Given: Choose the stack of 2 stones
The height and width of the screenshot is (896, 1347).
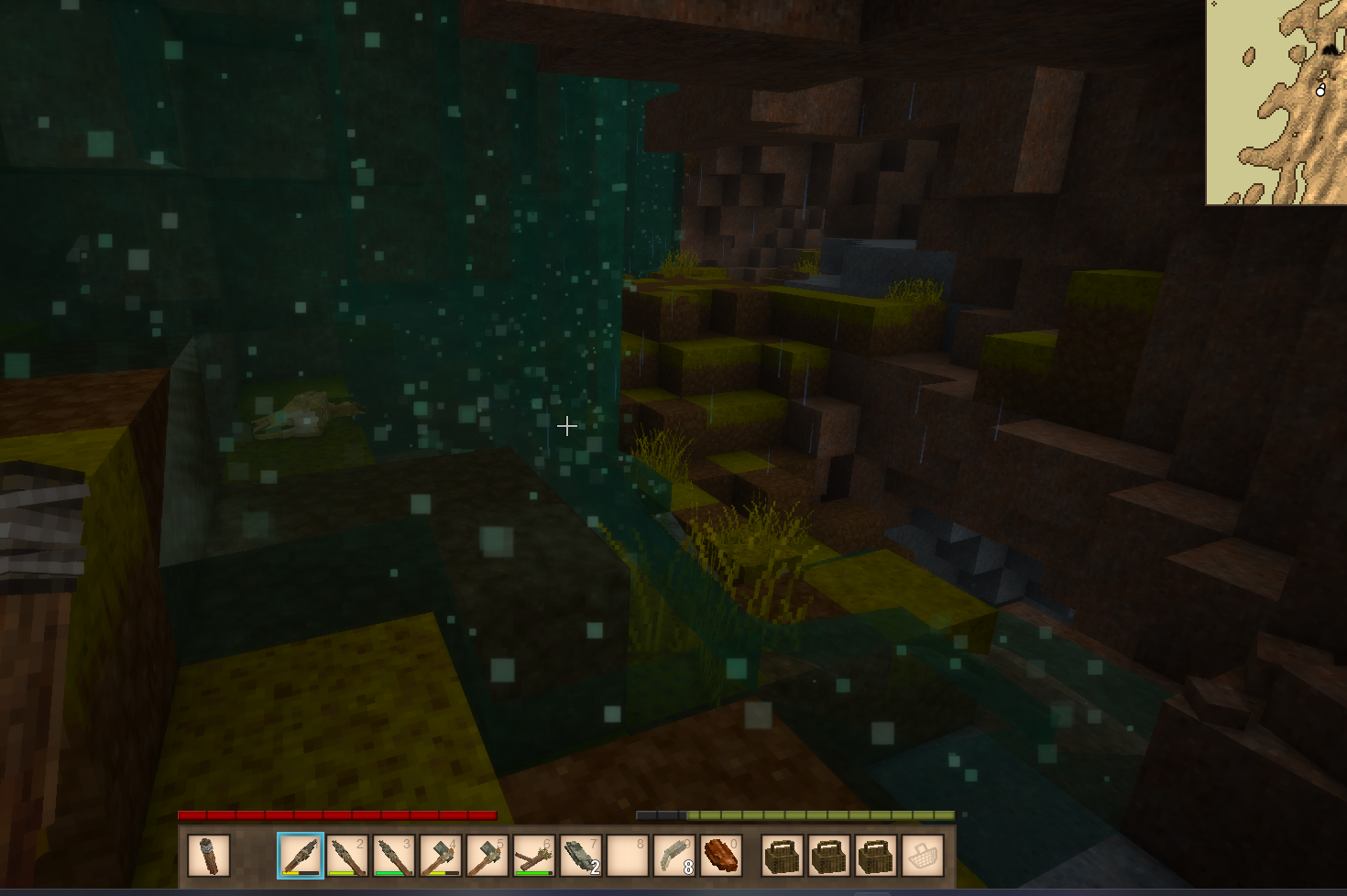Looking at the screenshot, I should click(581, 856).
